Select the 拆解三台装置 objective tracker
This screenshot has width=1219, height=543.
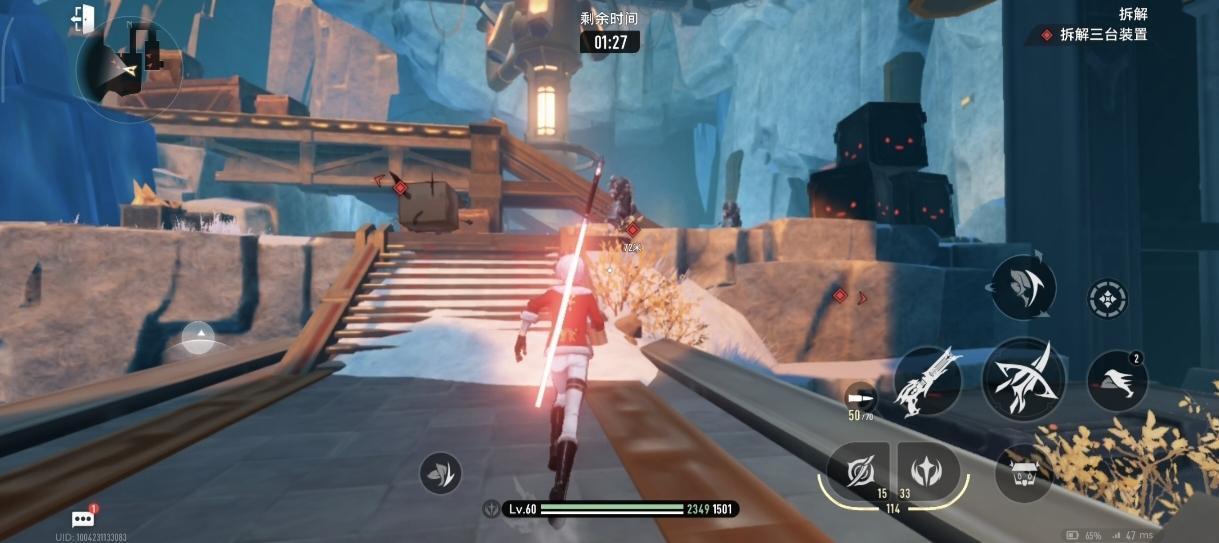(x=1094, y=35)
